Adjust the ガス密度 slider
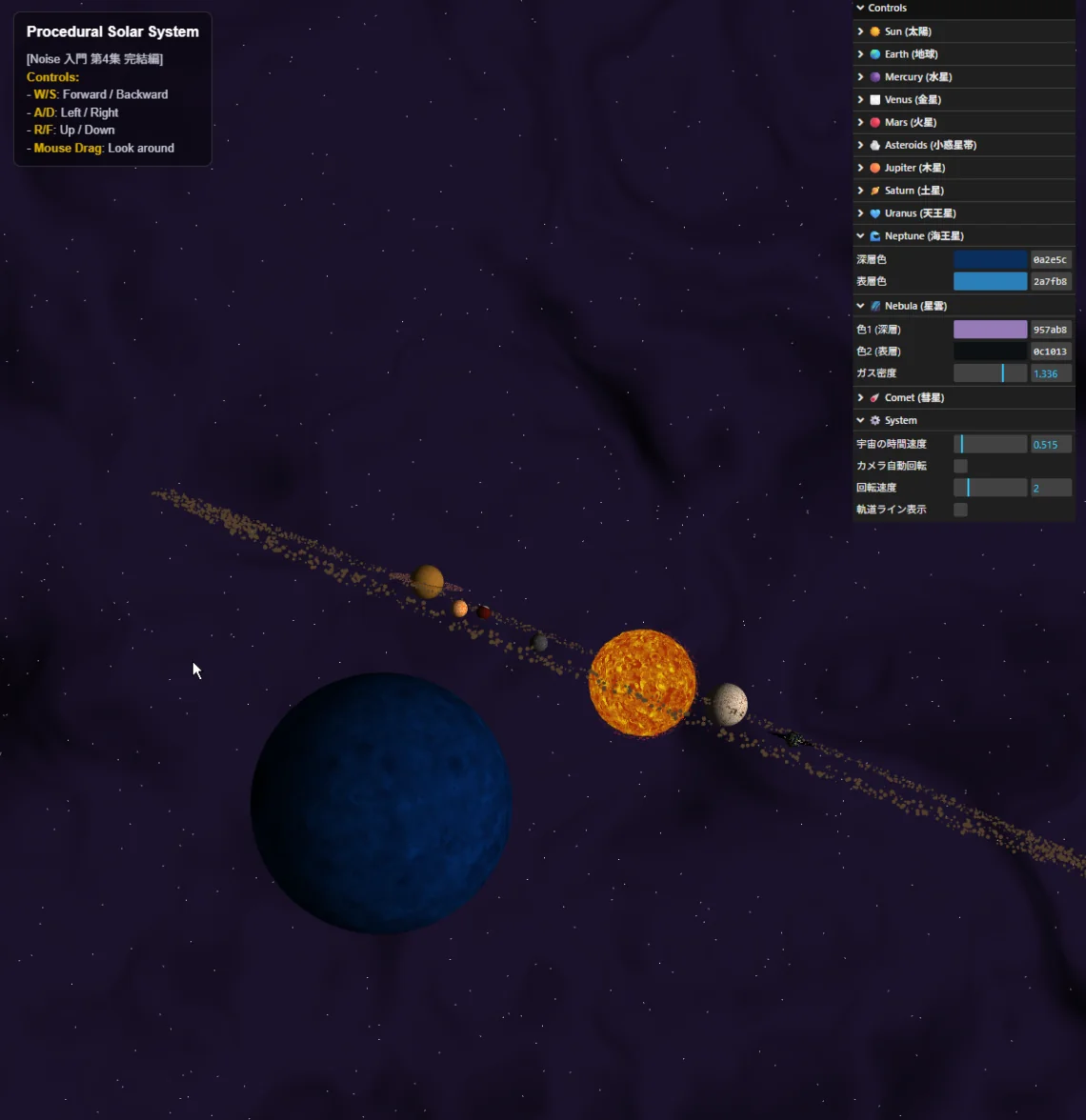1086x1120 pixels. click(x=990, y=373)
